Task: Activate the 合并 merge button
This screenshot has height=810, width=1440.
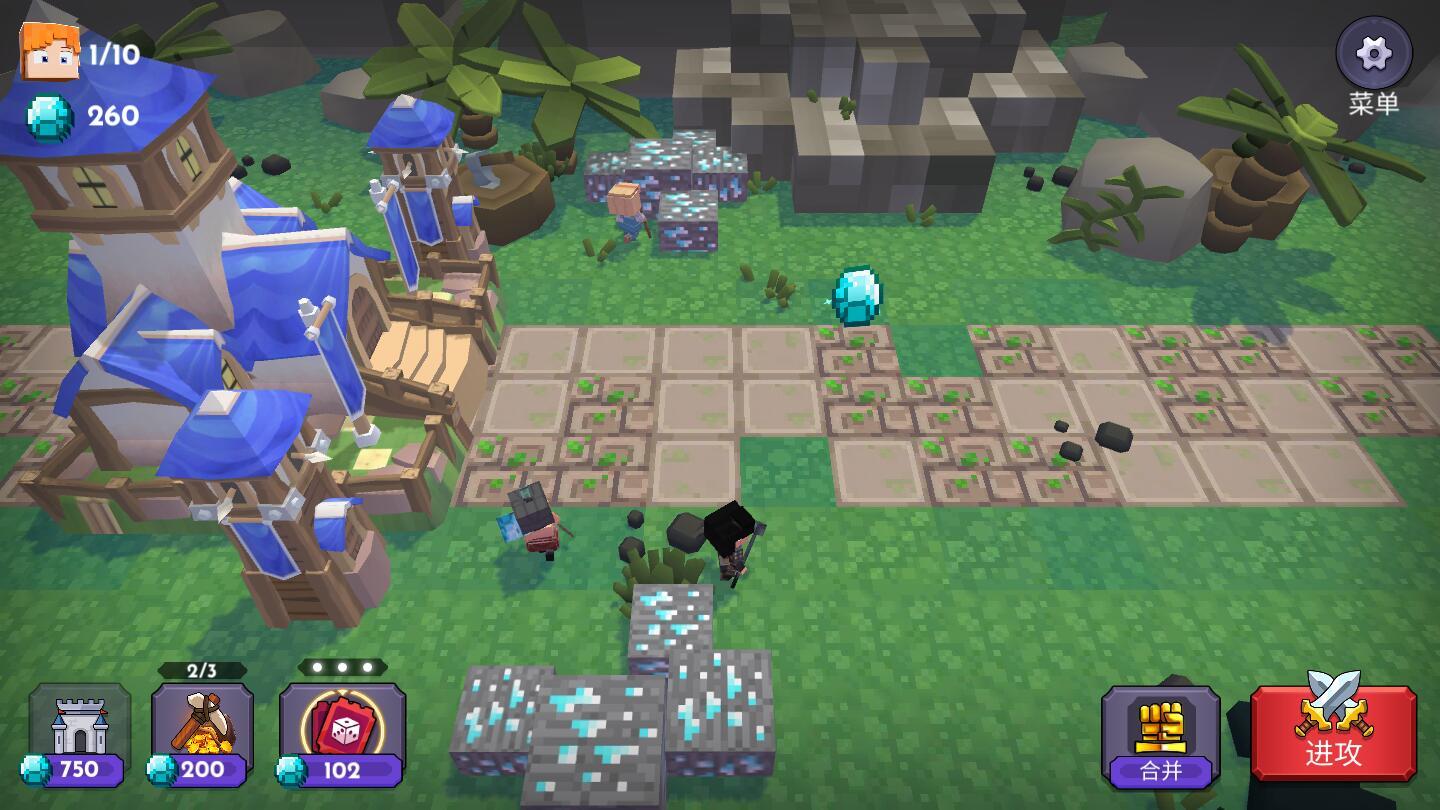Action: click(x=1160, y=736)
